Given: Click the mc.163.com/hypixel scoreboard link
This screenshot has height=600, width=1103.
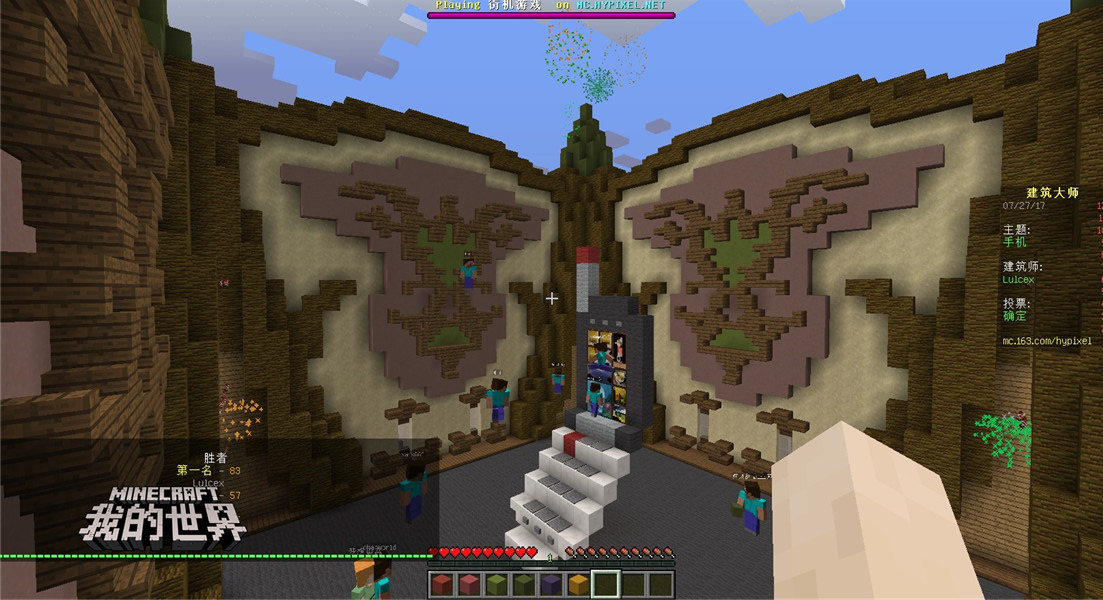Looking at the screenshot, I should (1046, 341).
